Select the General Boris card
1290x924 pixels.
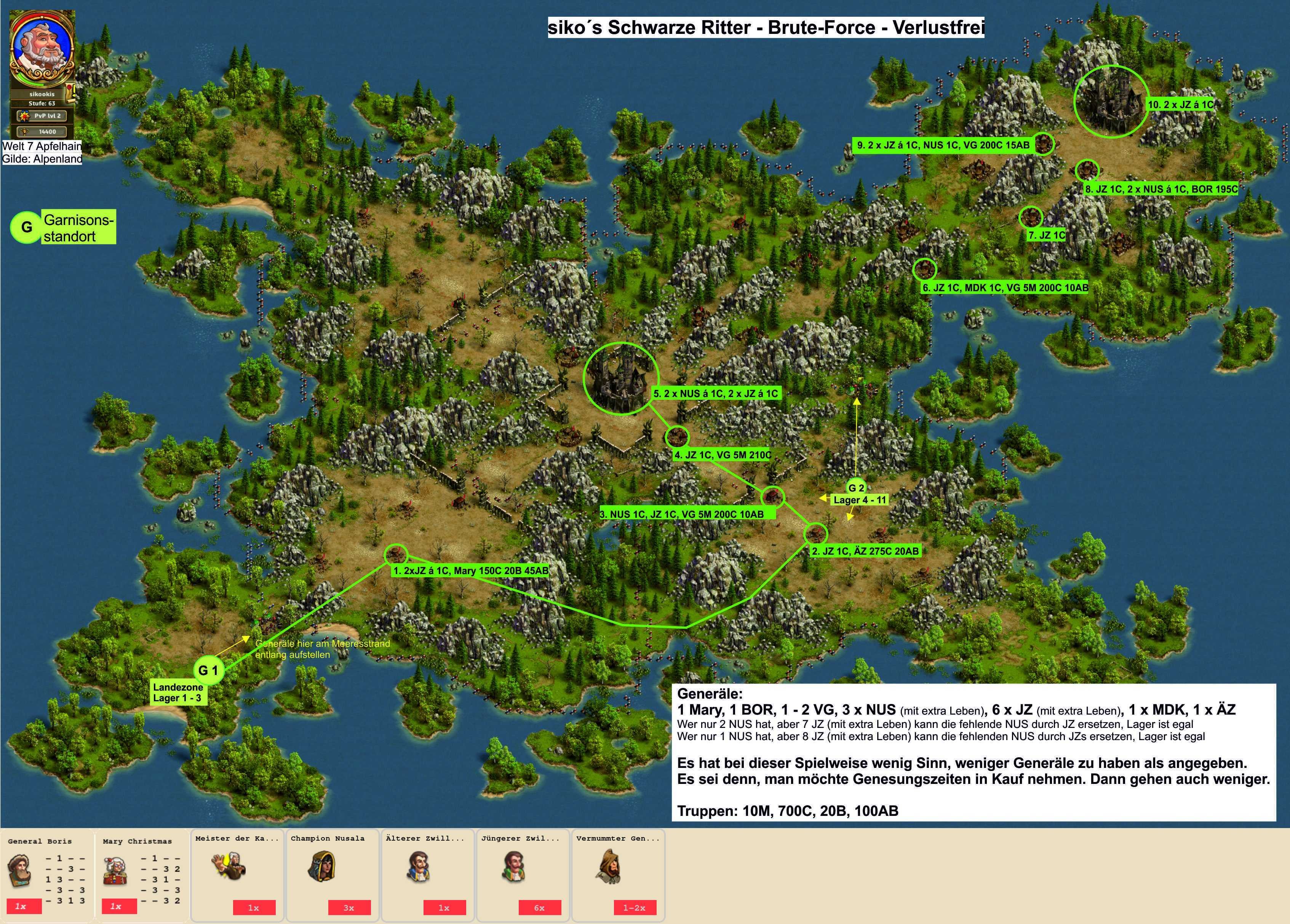47,875
